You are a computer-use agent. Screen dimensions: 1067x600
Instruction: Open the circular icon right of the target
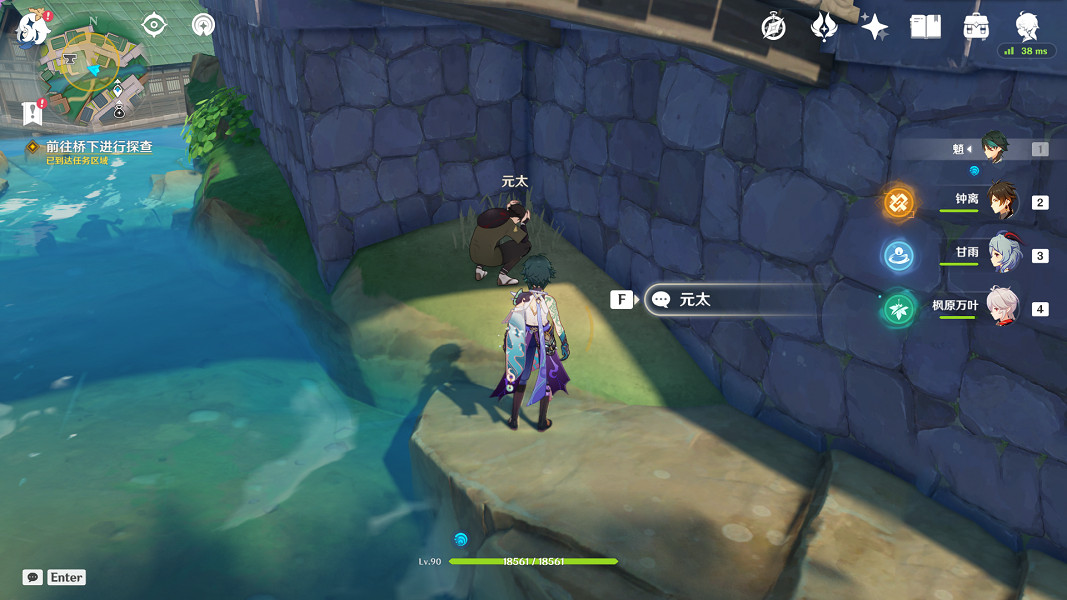pyautogui.click(x=203, y=25)
